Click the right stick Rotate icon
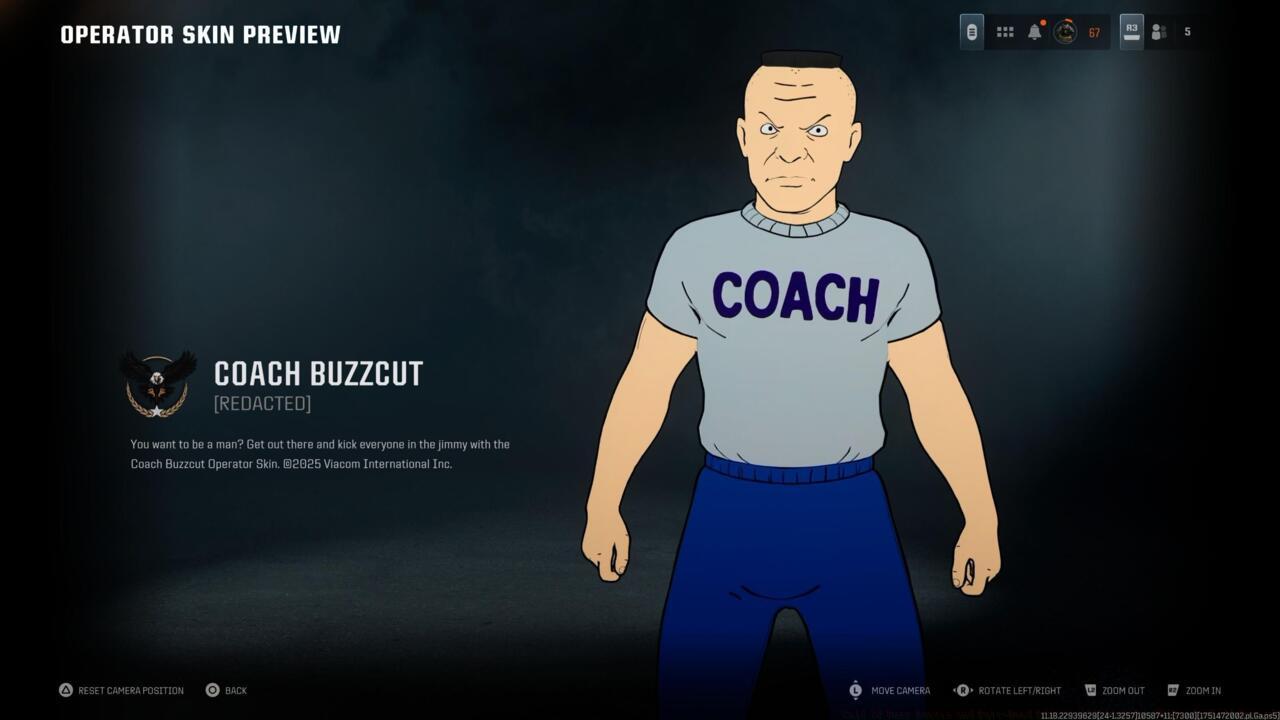The width and height of the screenshot is (1280, 720). 962,690
